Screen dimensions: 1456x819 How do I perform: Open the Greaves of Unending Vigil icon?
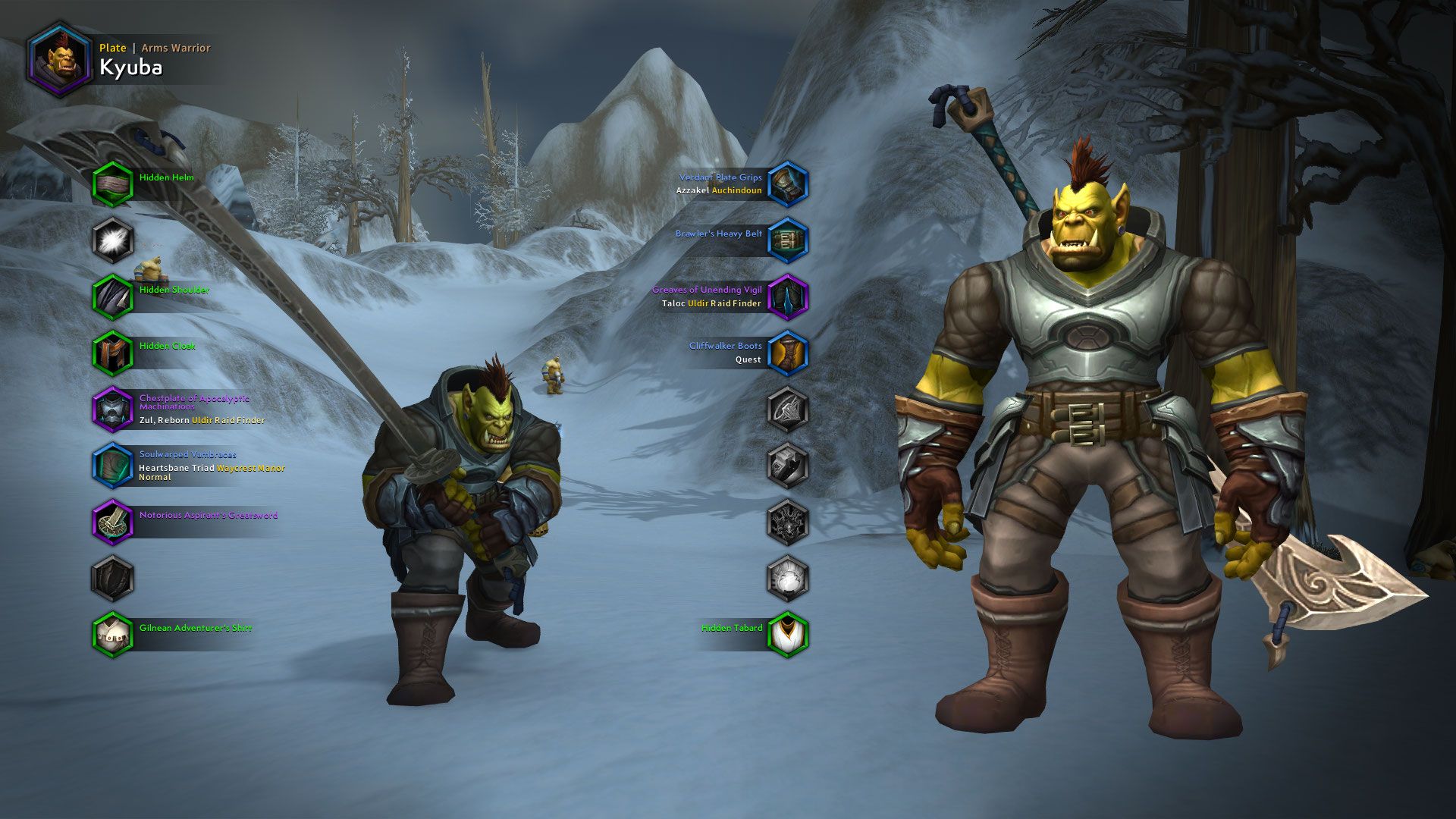[787, 297]
